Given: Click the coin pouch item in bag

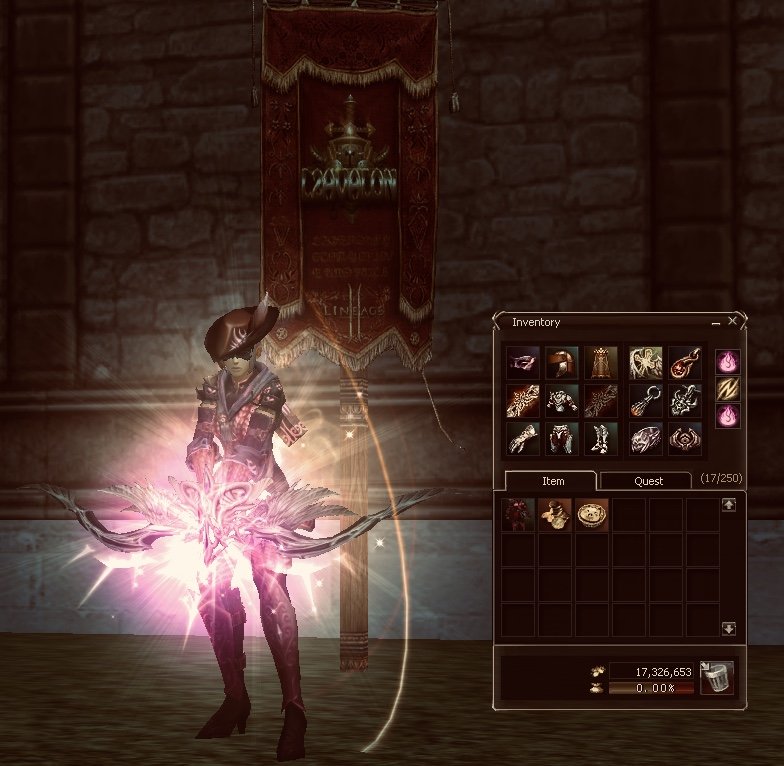Looking at the screenshot, I should tap(555, 514).
